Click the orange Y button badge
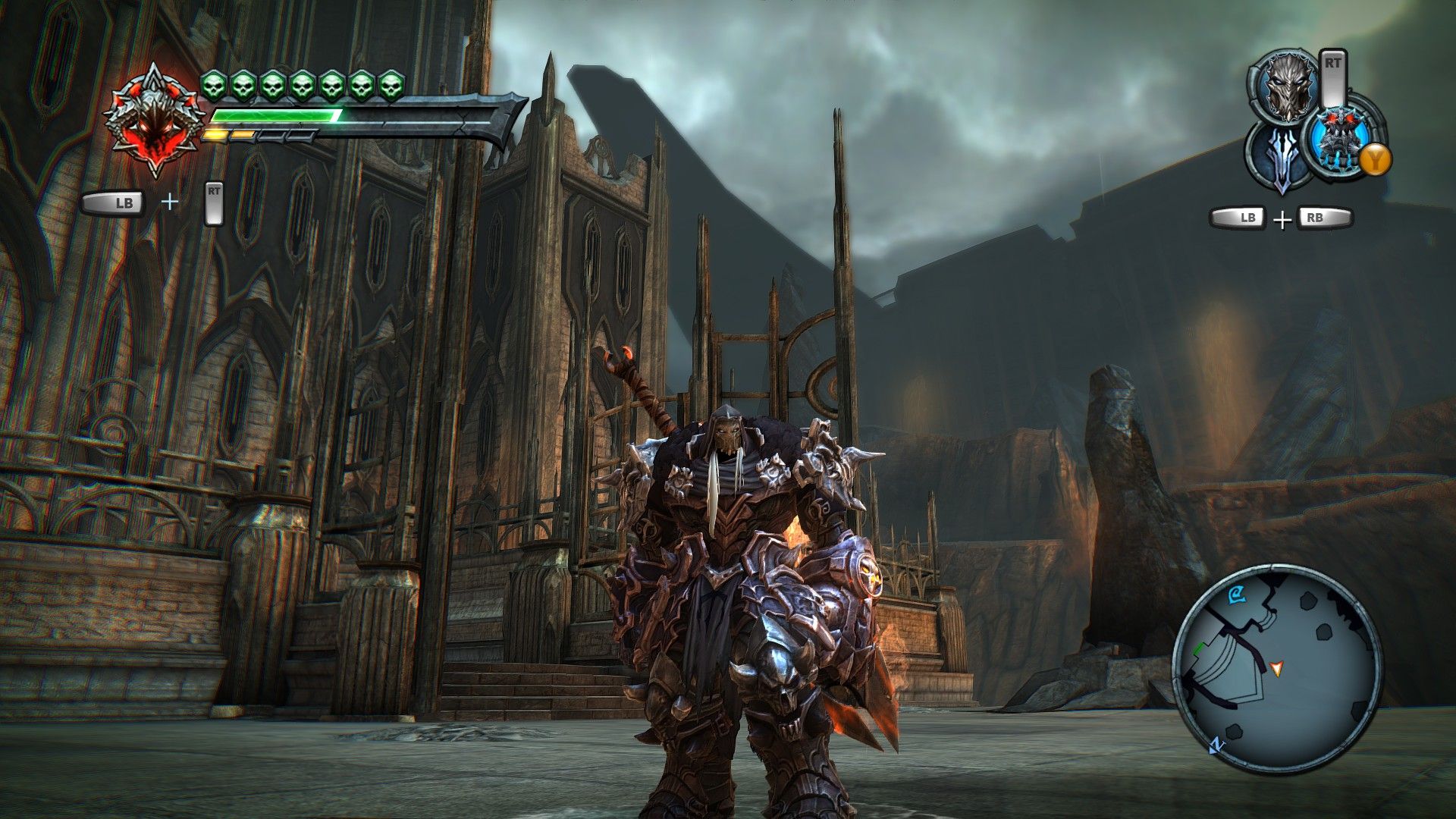 1375,158
